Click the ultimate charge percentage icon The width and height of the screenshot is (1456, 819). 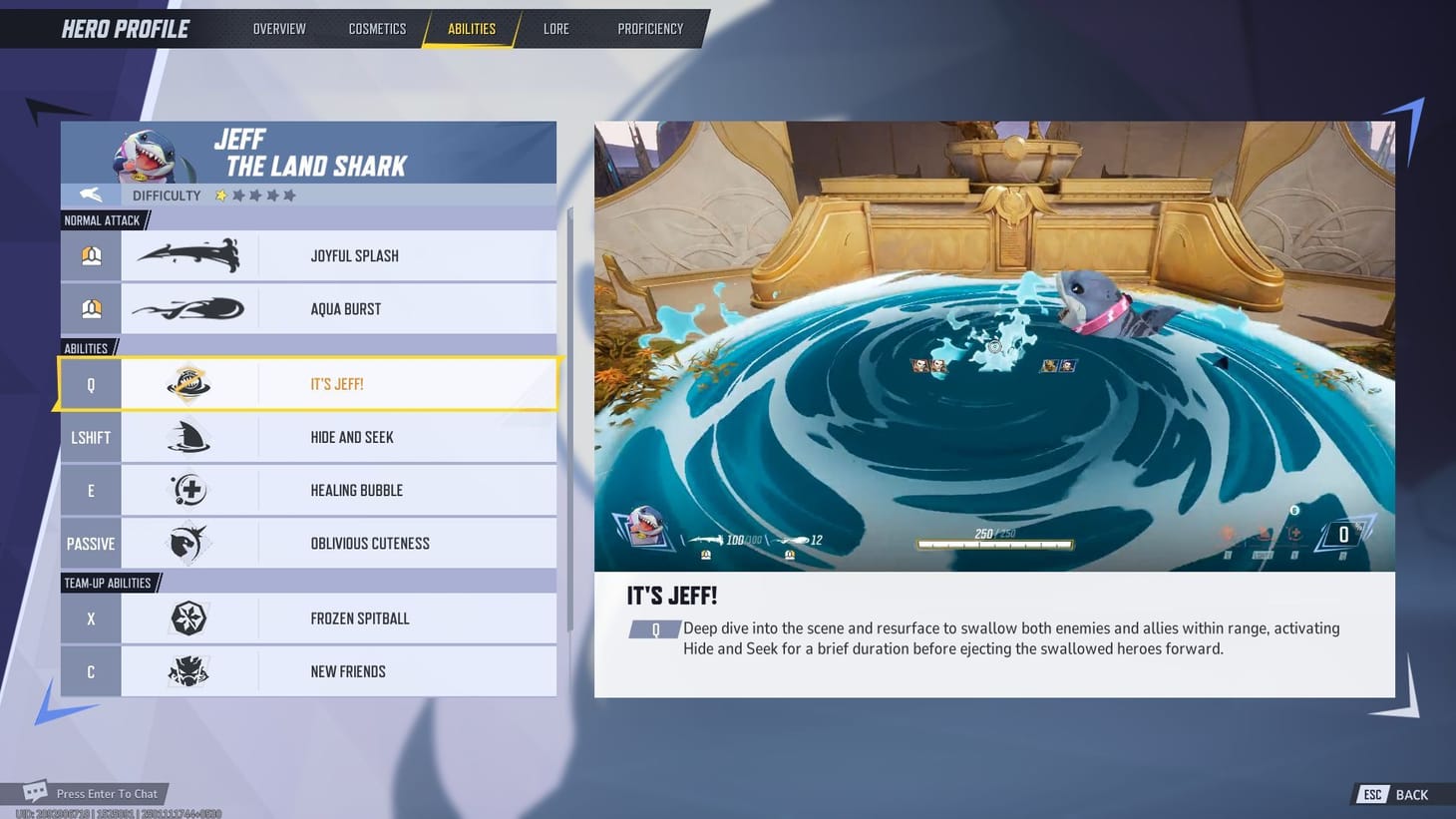[1343, 534]
